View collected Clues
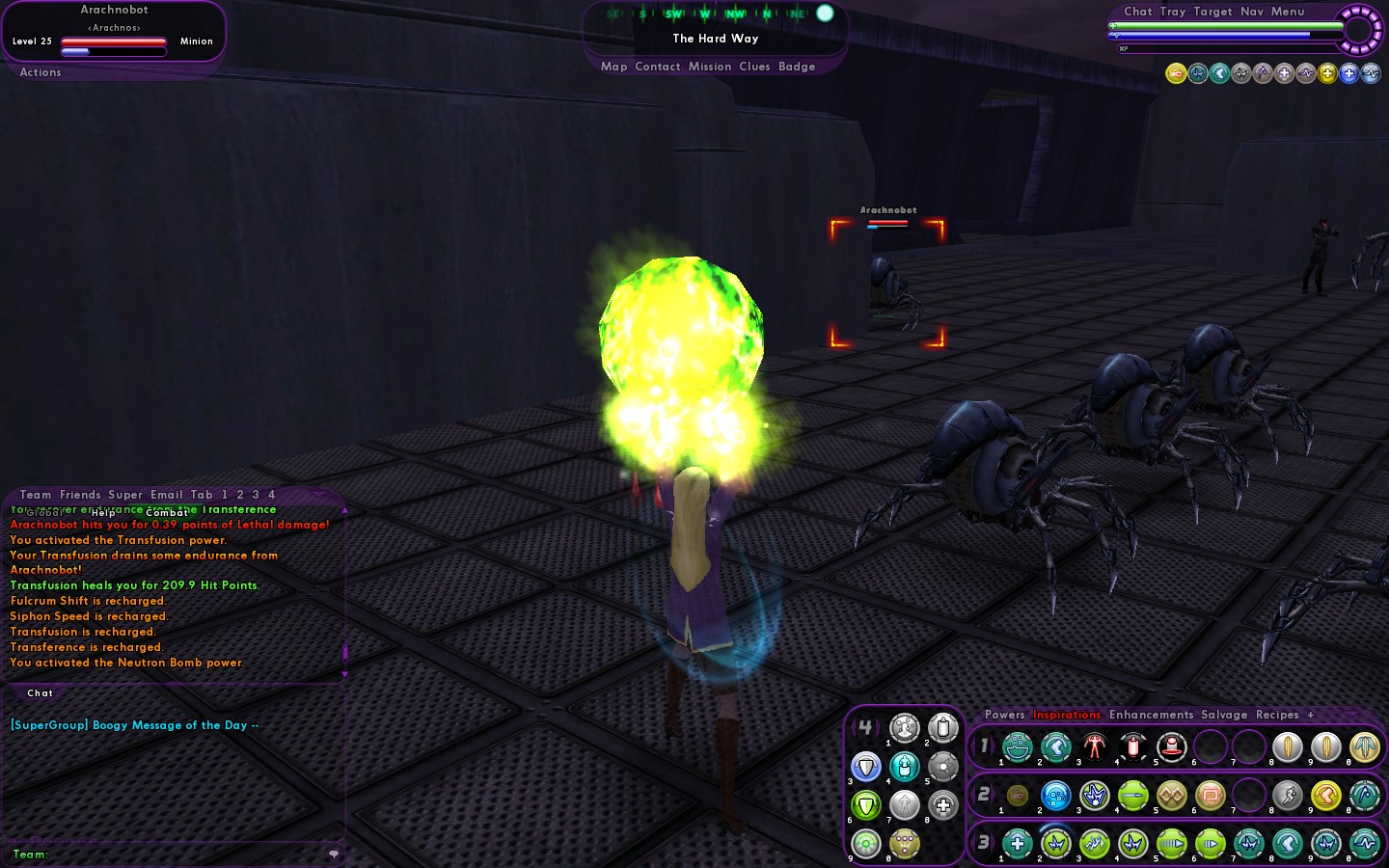The image size is (1389, 868). pos(754,67)
